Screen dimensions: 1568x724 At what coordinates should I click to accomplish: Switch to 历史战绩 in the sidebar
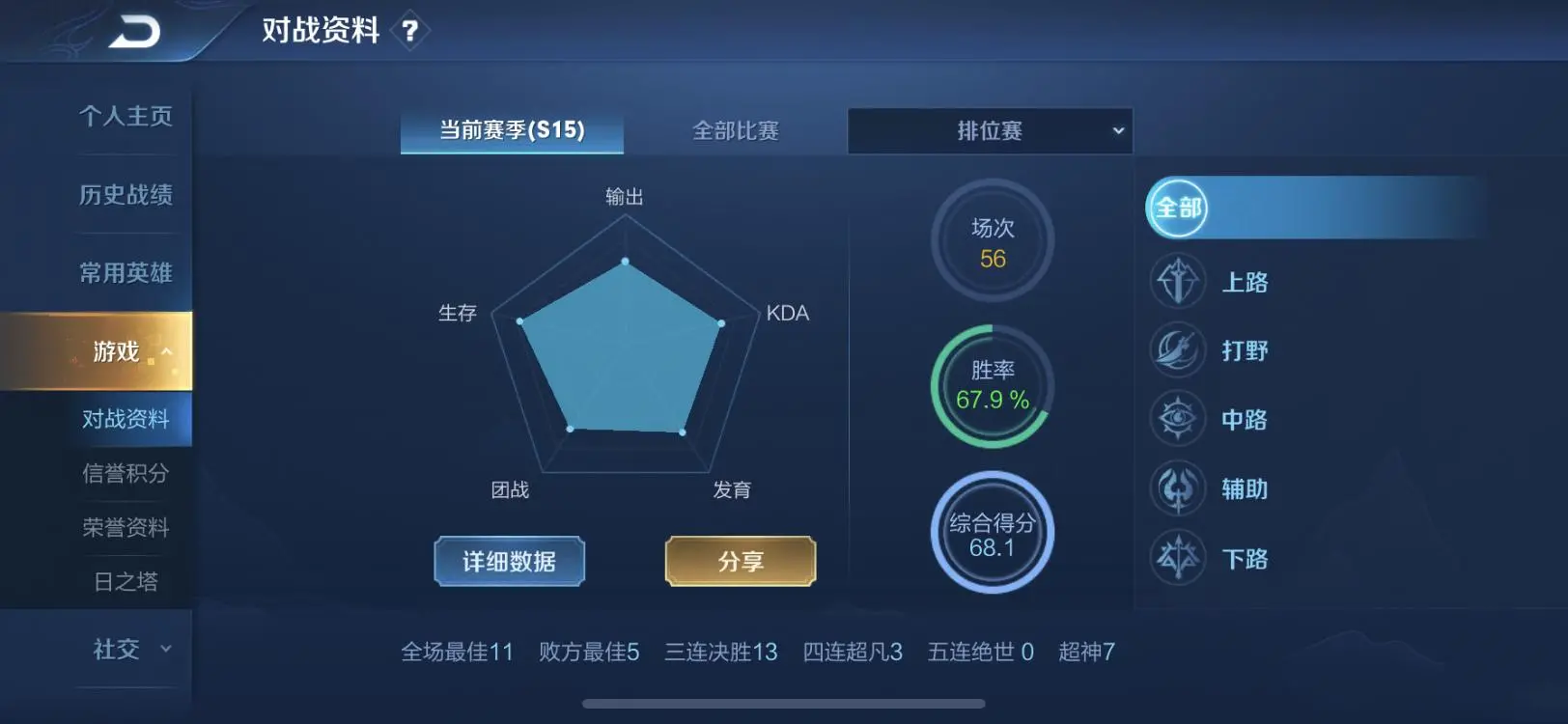click(126, 196)
